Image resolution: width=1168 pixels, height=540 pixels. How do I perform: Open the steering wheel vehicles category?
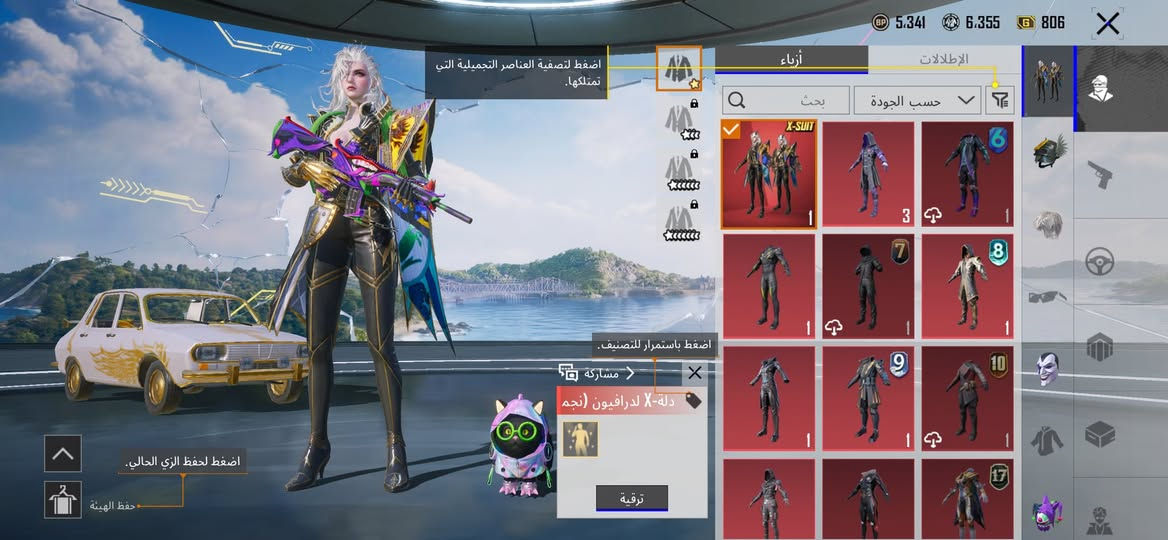(1100, 262)
